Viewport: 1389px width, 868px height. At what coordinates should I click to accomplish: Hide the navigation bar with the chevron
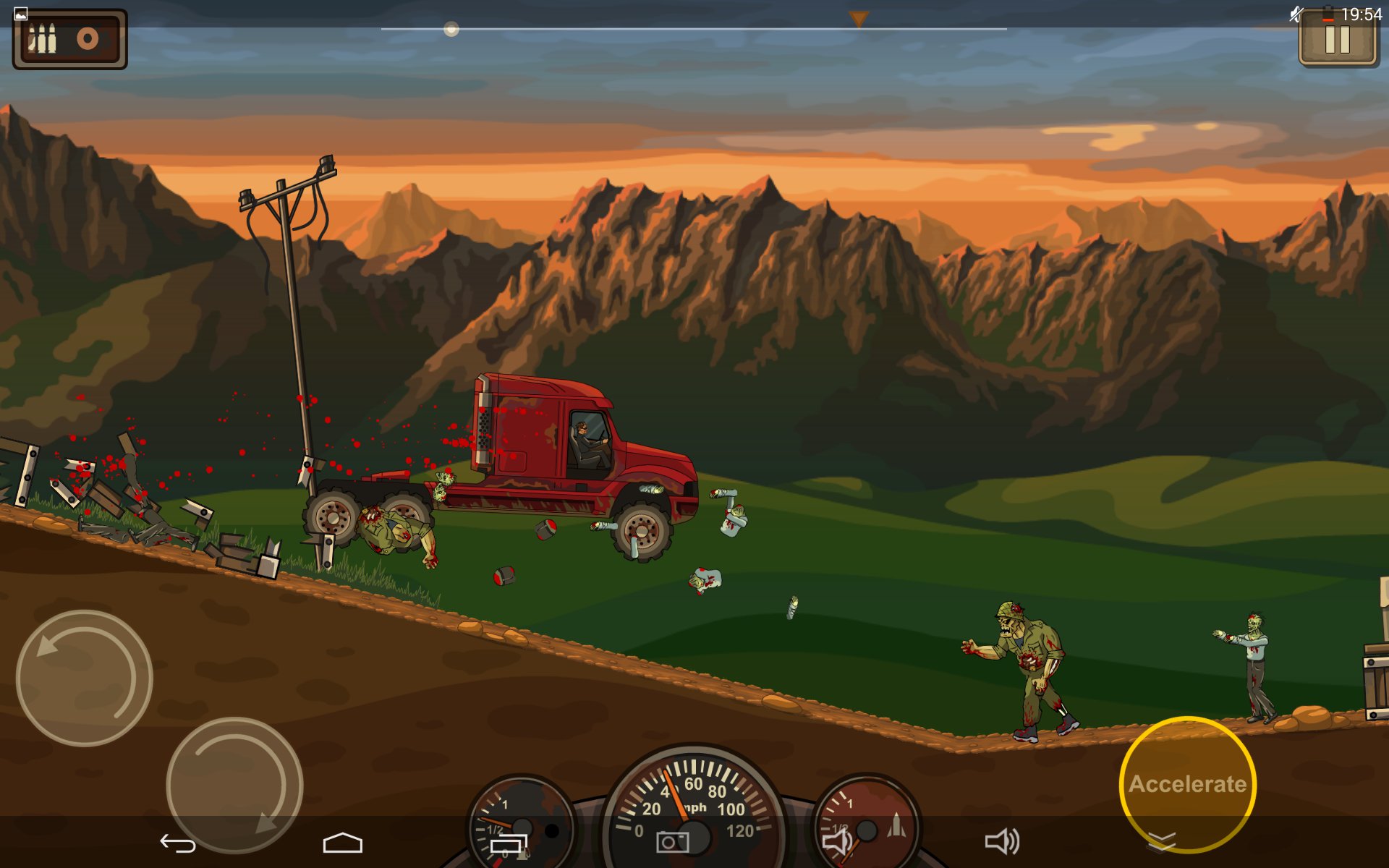(1162, 841)
